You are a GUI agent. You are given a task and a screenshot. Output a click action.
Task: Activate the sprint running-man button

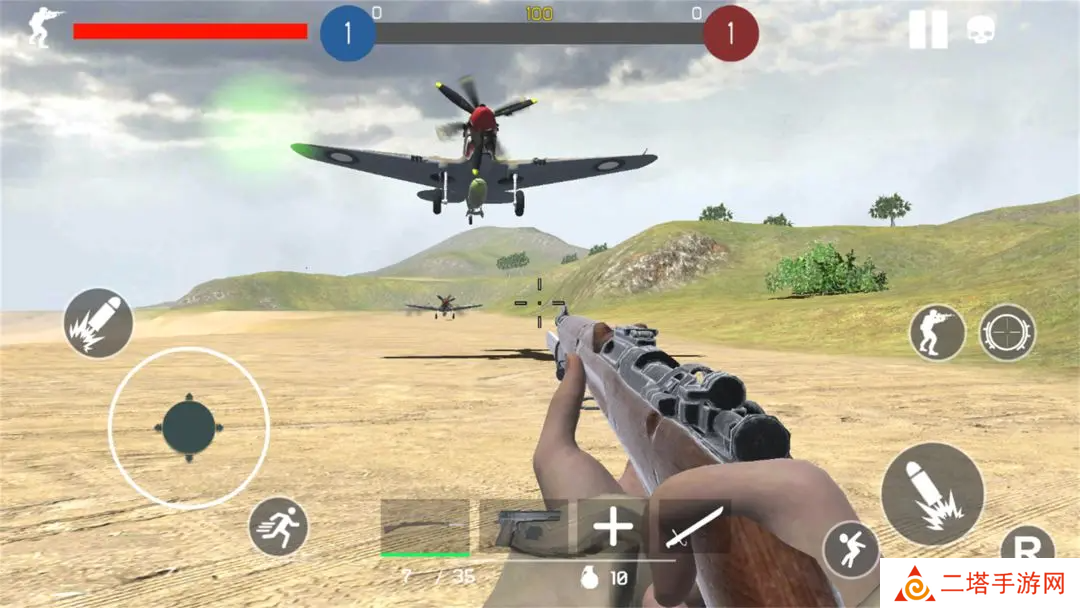point(278,527)
